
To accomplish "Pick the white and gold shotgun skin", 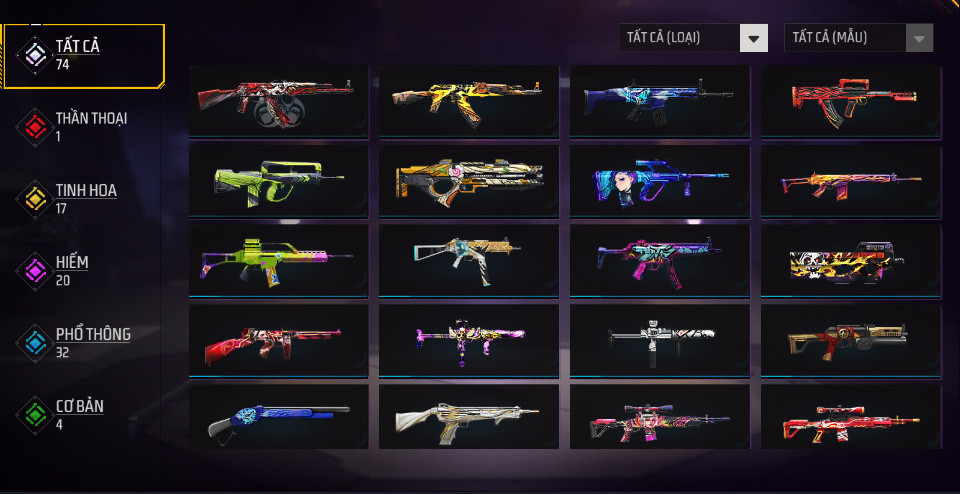I will [469, 418].
